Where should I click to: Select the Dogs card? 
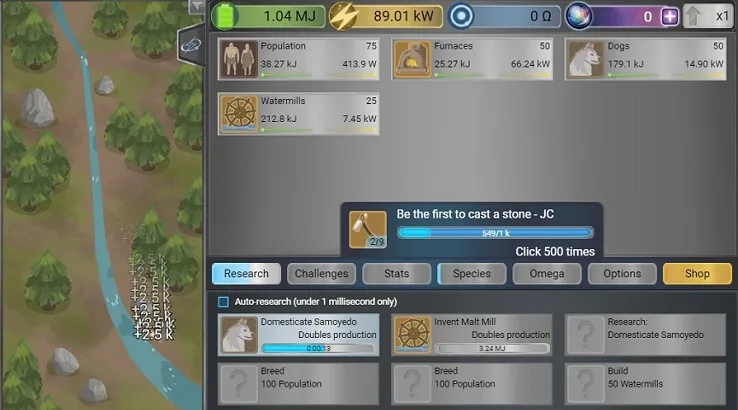(x=646, y=59)
